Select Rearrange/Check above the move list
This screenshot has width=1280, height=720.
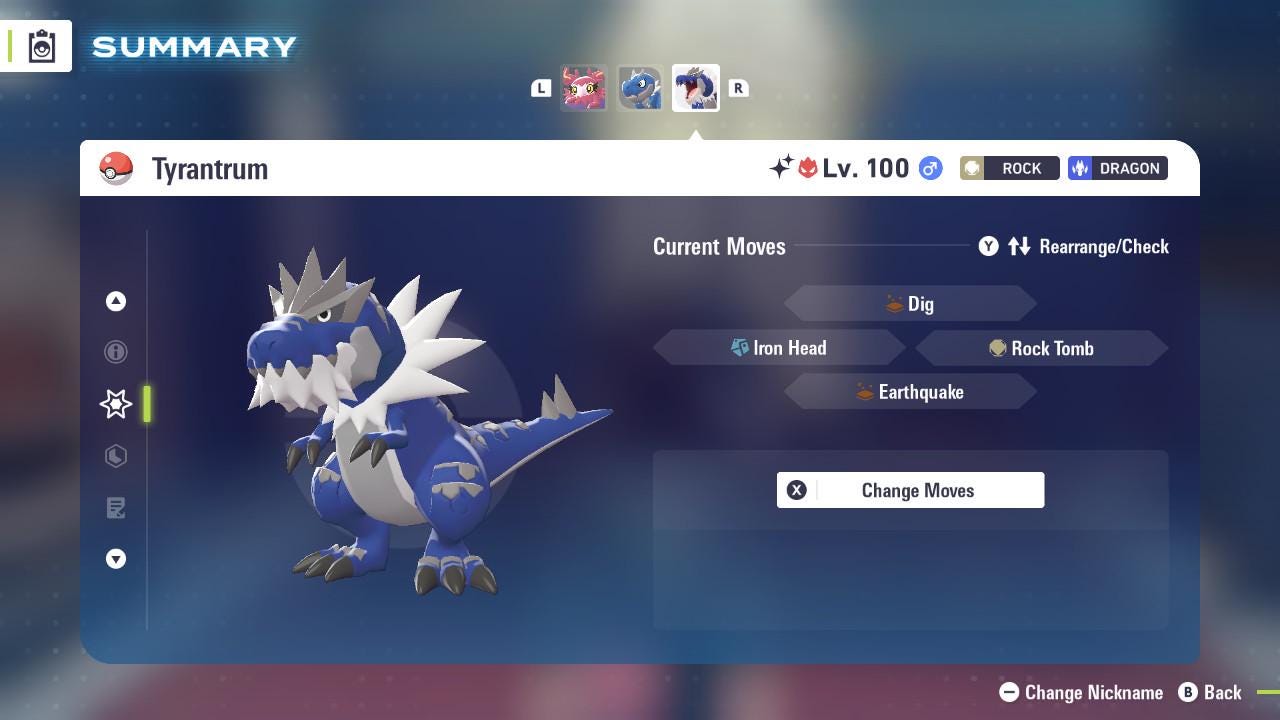tap(1103, 246)
